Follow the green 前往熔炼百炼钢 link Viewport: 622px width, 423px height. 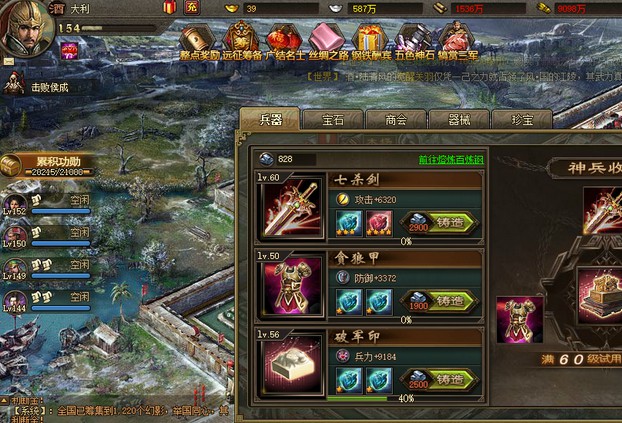coord(450,160)
